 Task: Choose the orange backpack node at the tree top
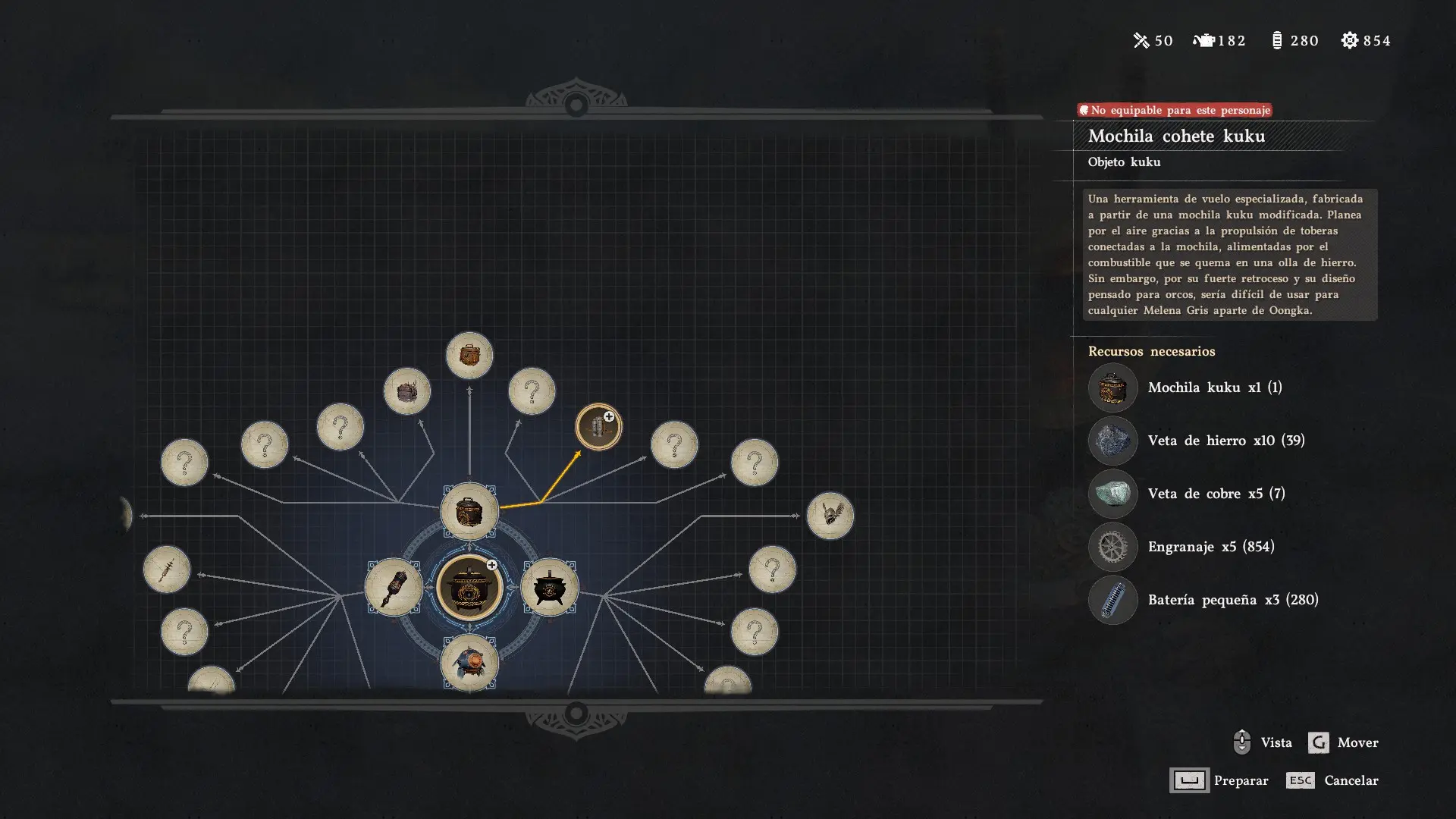click(x=469, y=355)
